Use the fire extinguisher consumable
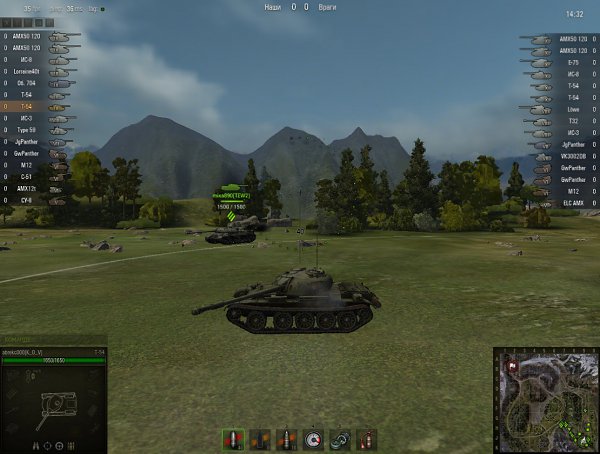 [x=366, y=438]
